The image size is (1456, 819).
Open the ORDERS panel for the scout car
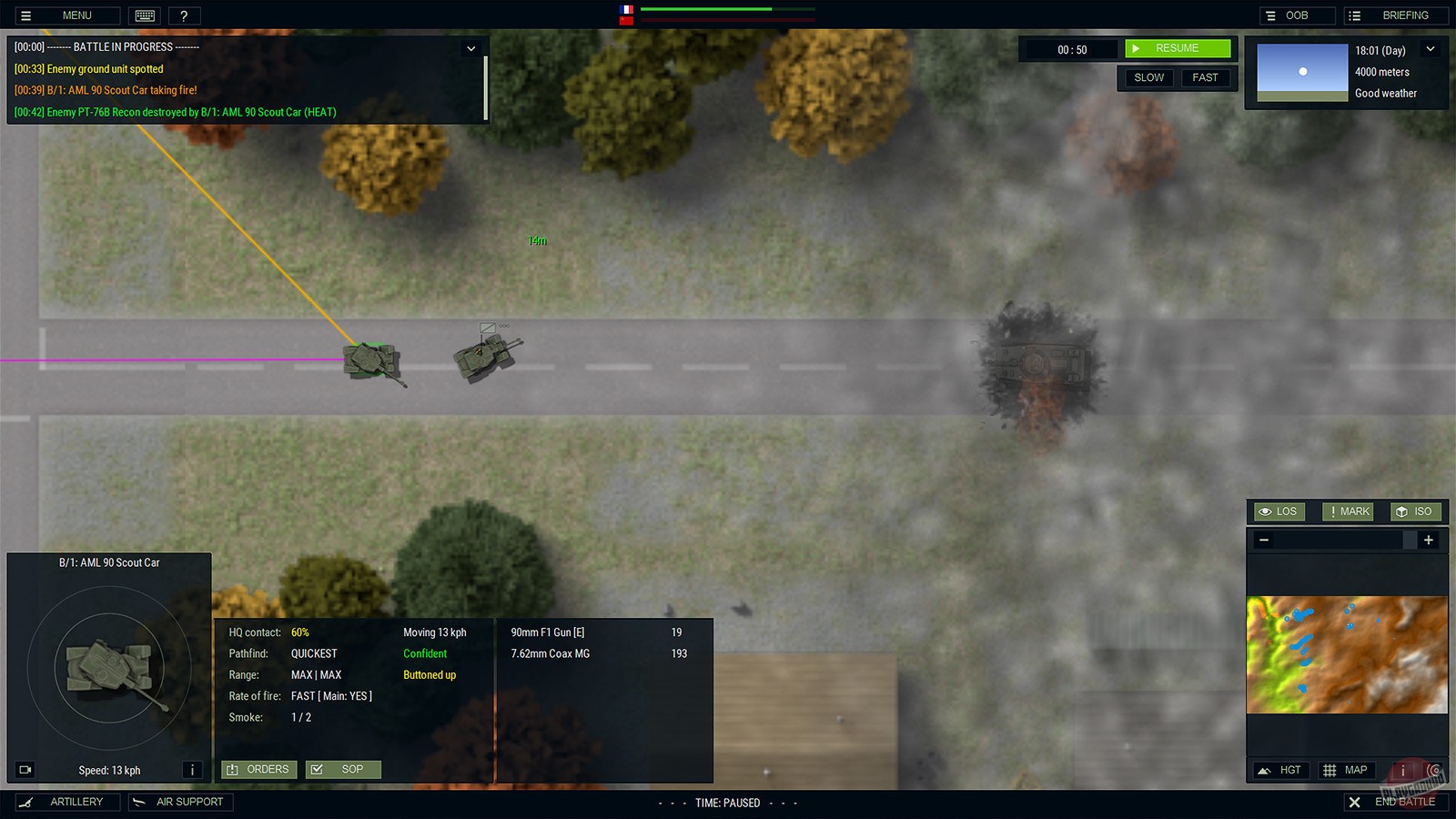coord(258,769)
